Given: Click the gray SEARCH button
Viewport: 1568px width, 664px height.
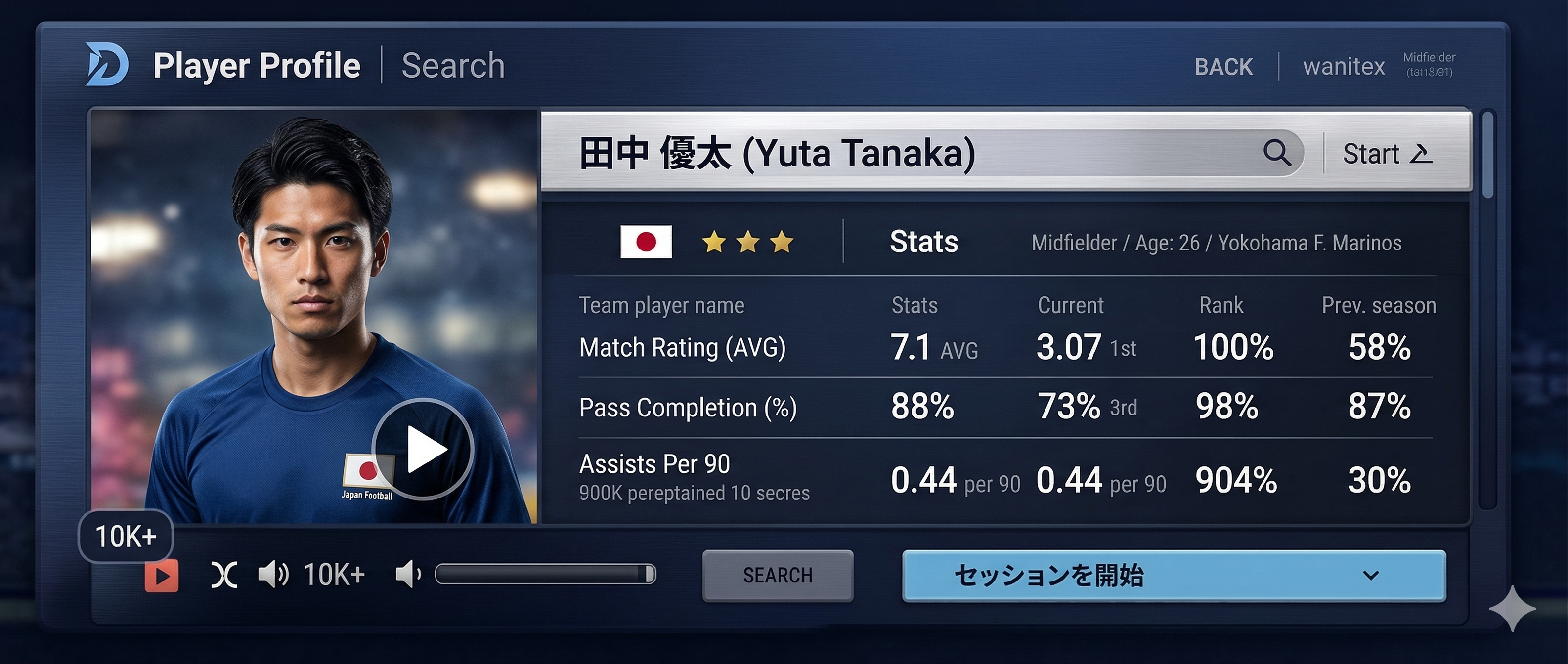Looking at the screenshot, I should coord(777,575).
